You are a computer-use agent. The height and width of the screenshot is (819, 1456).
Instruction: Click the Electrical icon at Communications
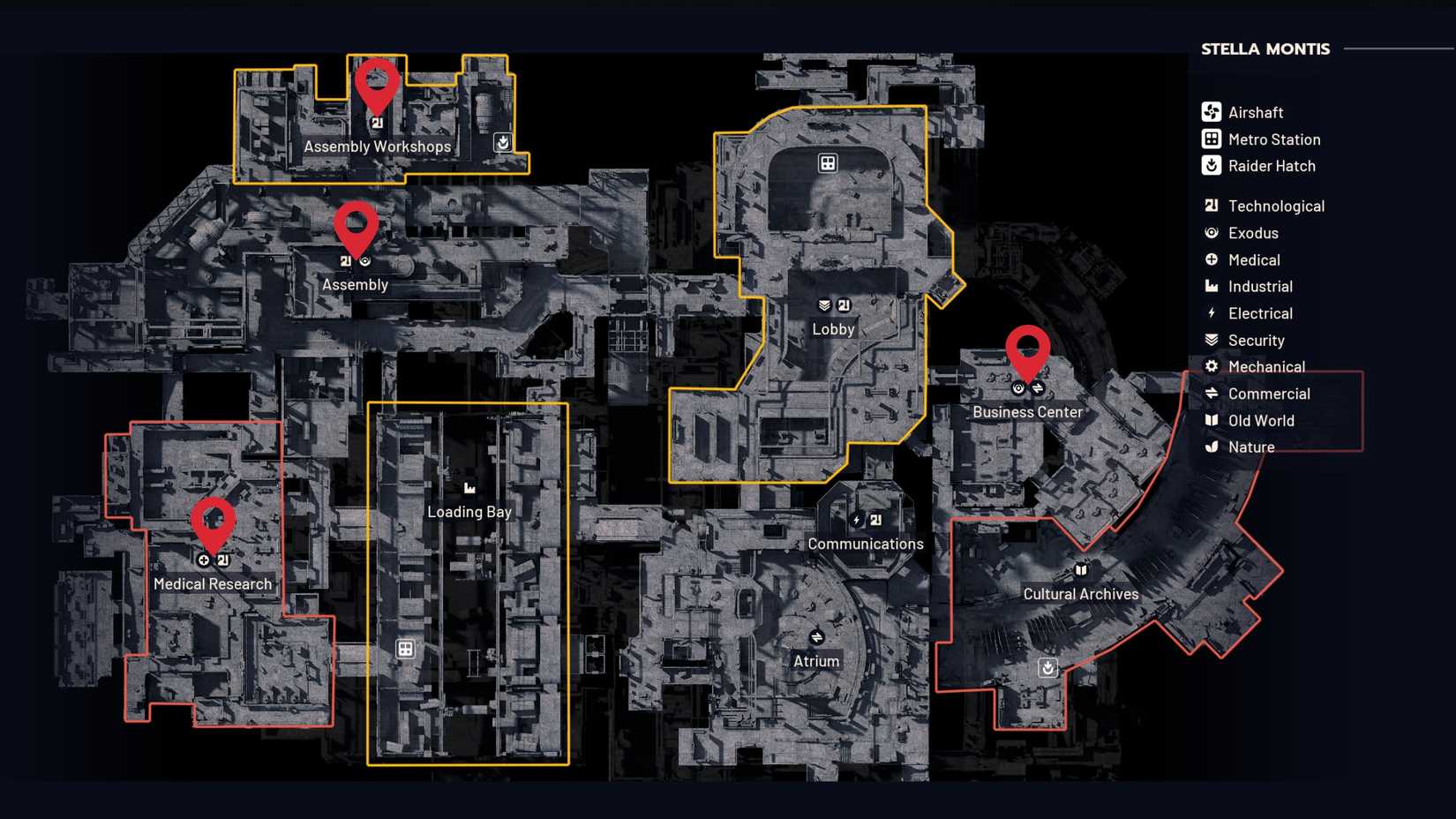[x=857, y=521]
